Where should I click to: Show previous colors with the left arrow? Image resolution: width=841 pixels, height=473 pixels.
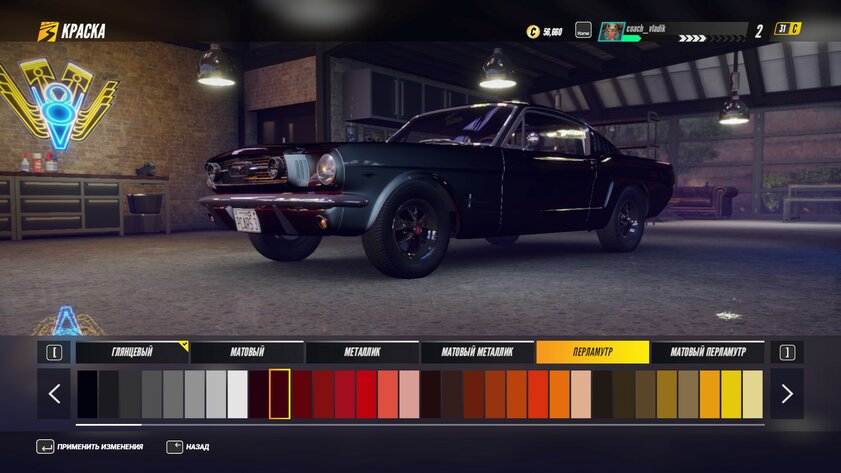click(x=54, y=394)
